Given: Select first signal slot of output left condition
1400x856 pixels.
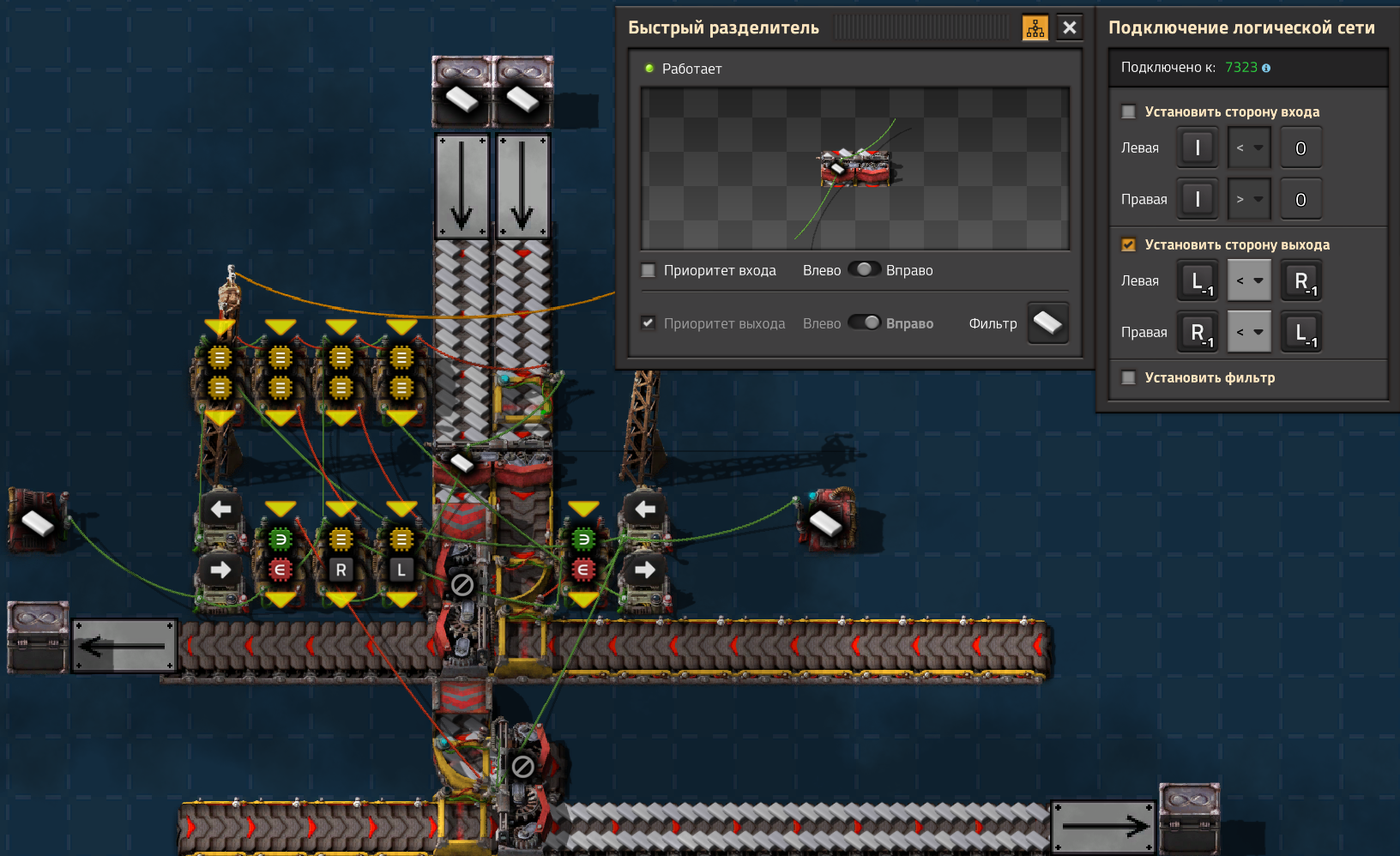Looking at the screenshot, I should click(1198, 280).
